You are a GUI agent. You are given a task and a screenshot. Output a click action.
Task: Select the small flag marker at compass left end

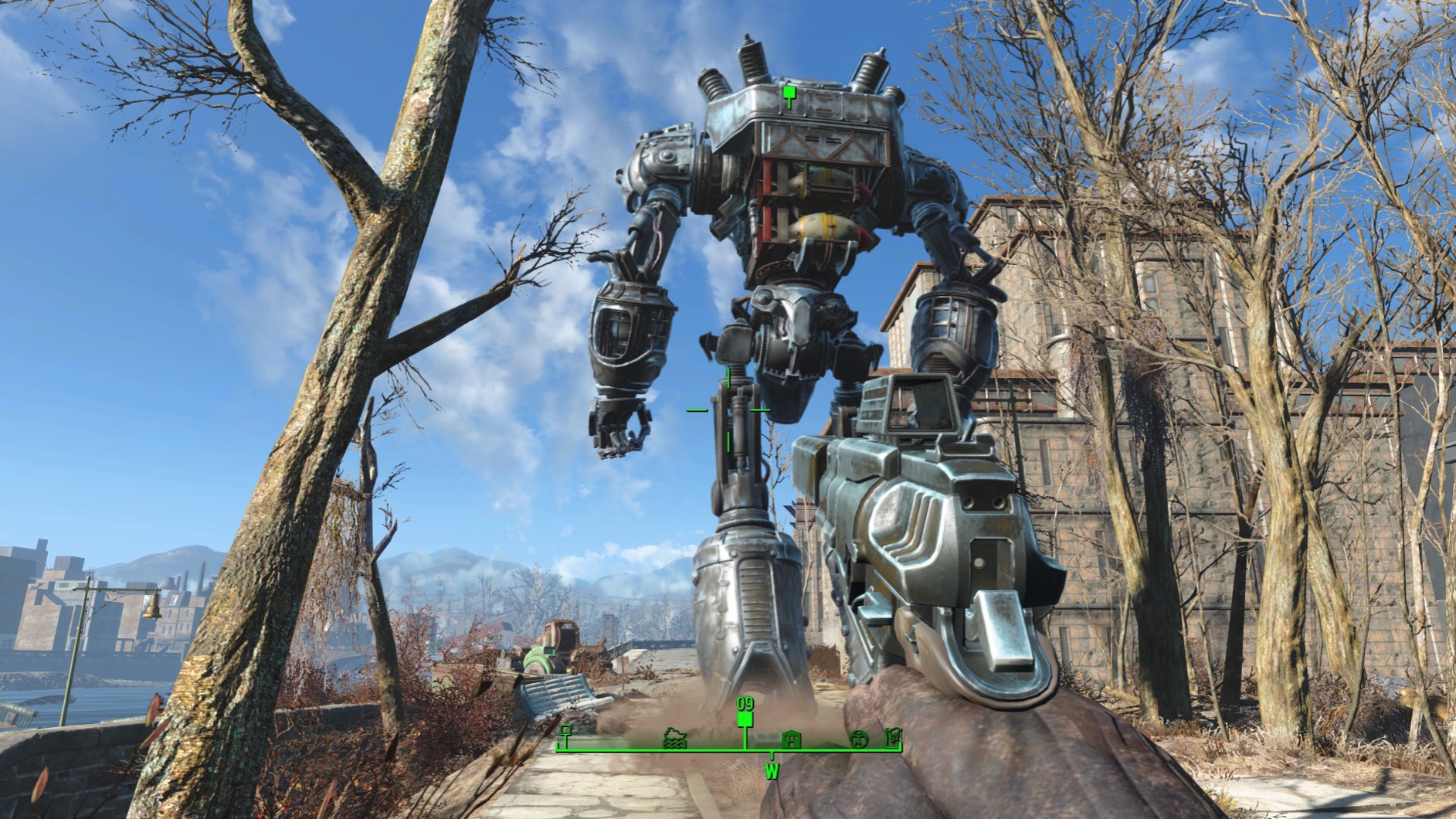coord(566,732)
